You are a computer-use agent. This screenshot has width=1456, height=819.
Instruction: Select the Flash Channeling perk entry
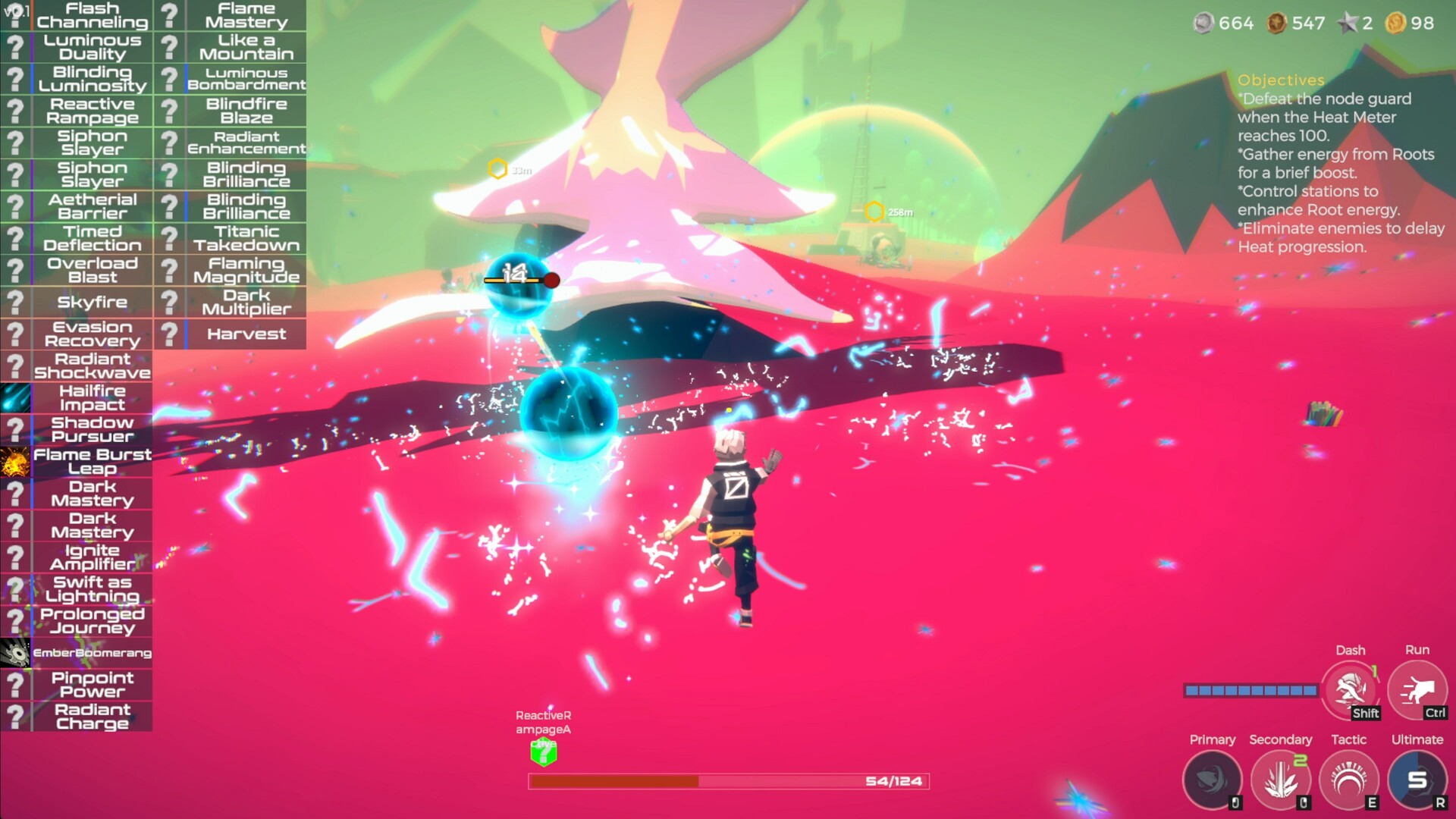[x=91, y=14]
